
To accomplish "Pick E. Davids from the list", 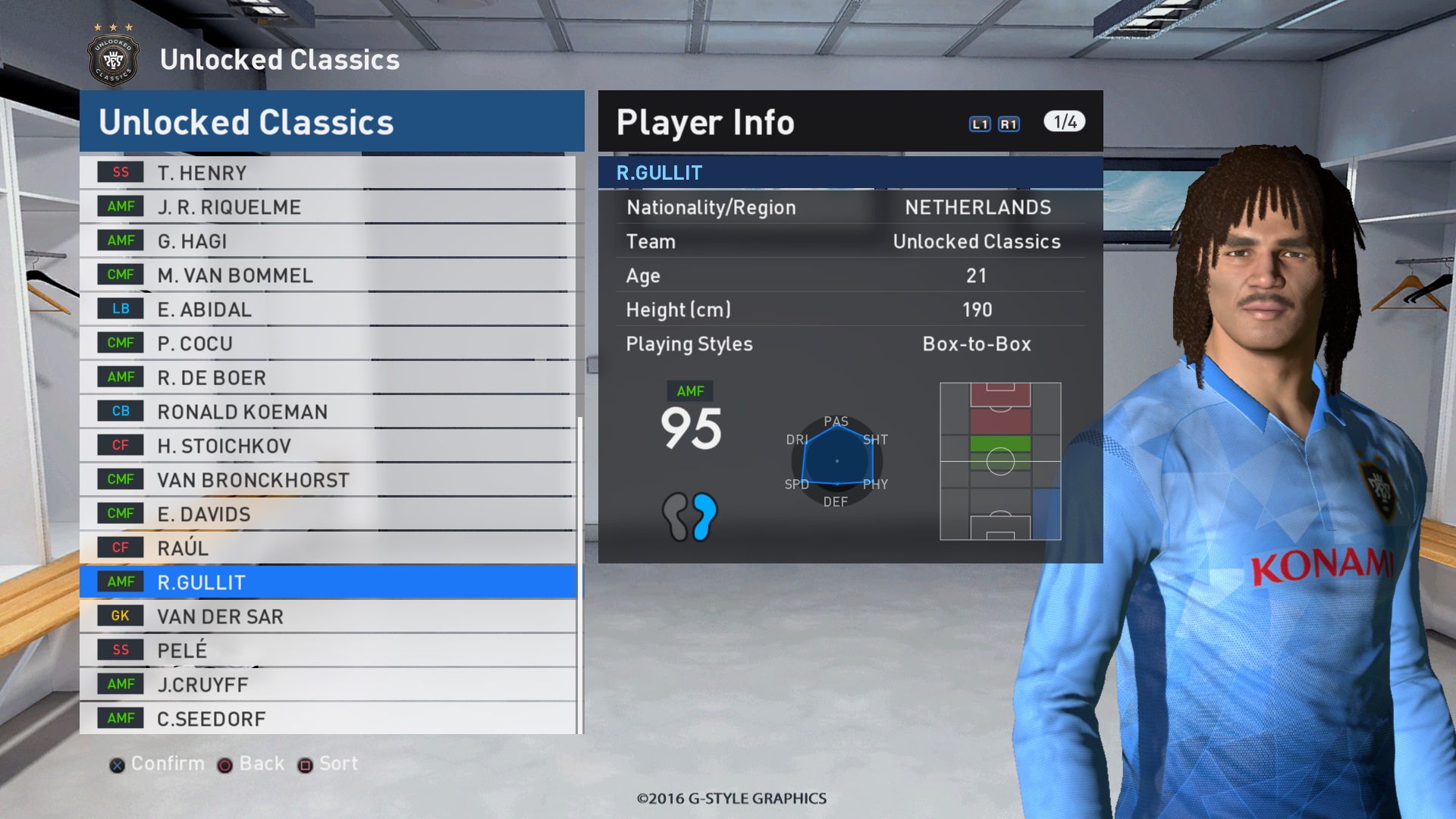I will 328,514.
